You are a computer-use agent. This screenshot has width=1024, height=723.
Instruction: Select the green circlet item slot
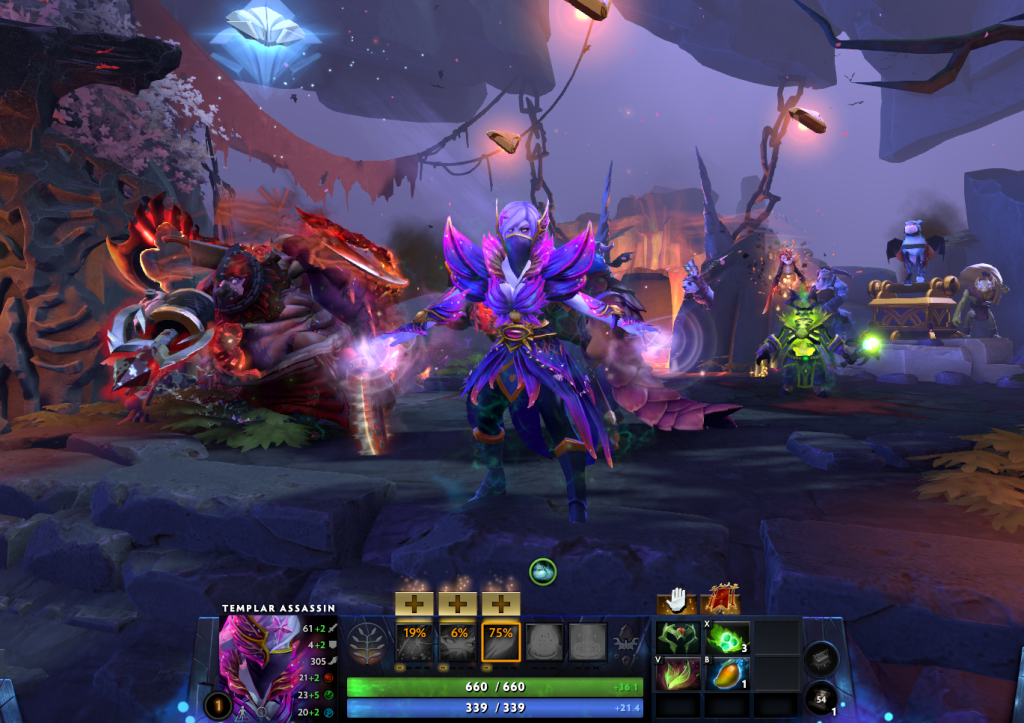679,637
